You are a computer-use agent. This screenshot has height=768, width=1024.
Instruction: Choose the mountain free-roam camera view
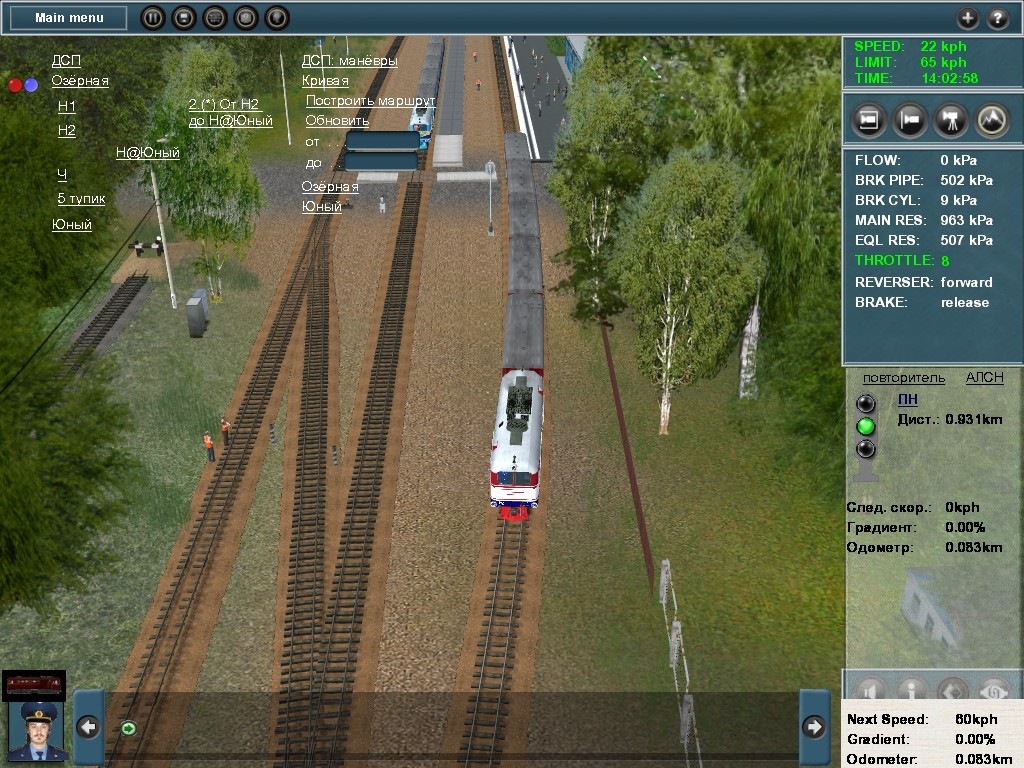tap(991, 120)
